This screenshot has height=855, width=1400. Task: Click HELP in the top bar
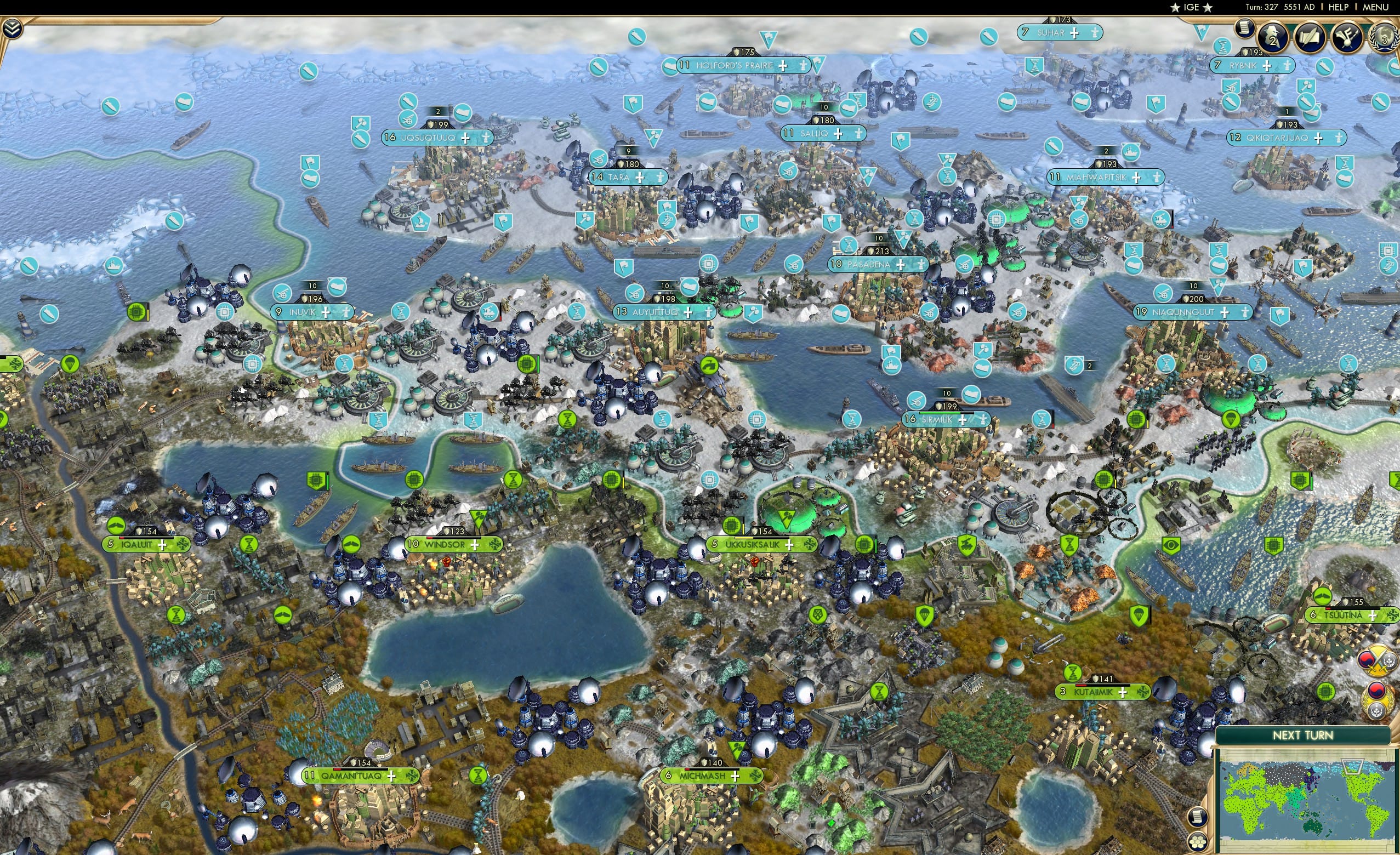click(1339, 7)
